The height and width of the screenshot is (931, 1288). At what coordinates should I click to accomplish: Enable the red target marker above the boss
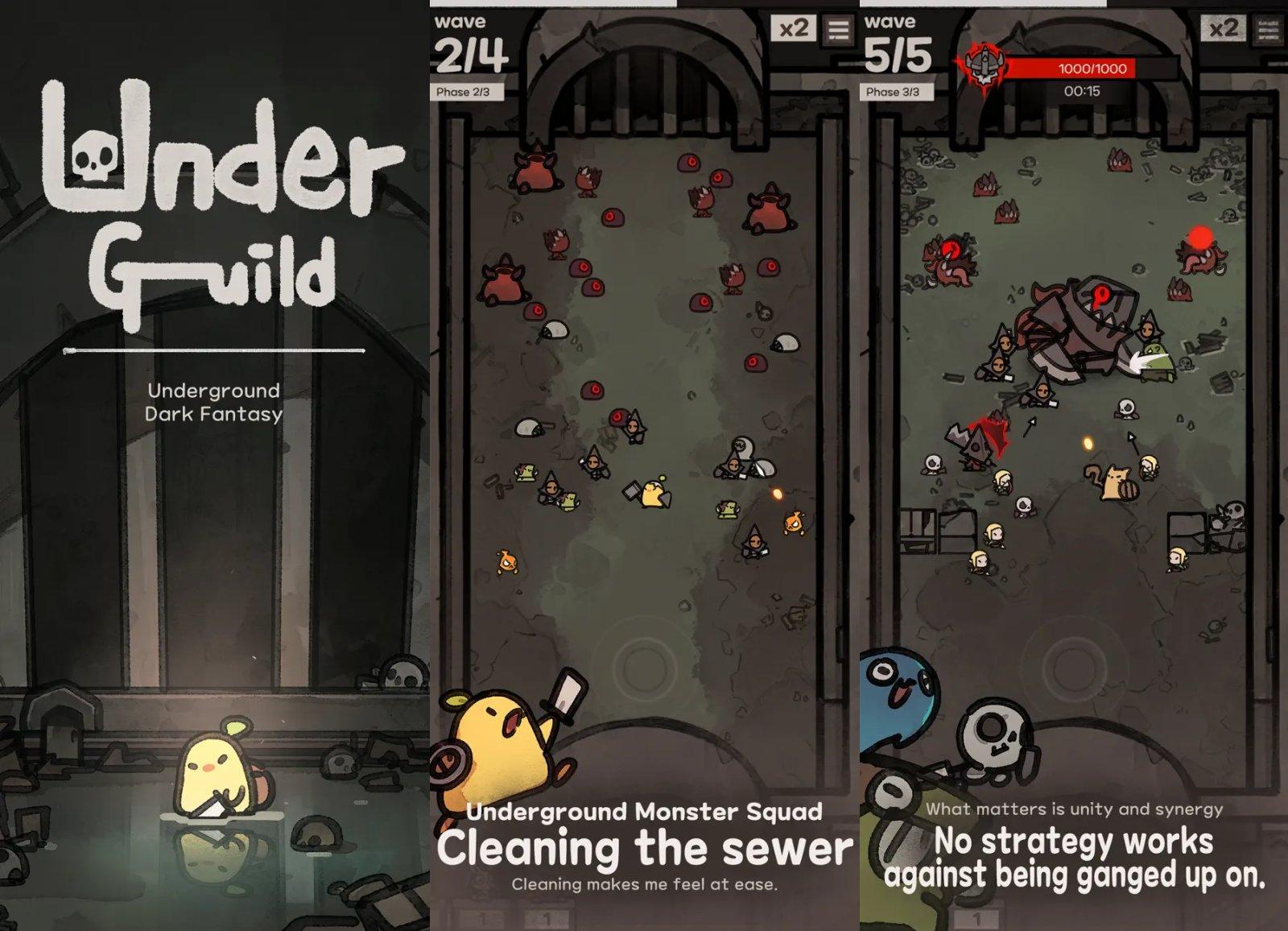(x=1101, y=294)
